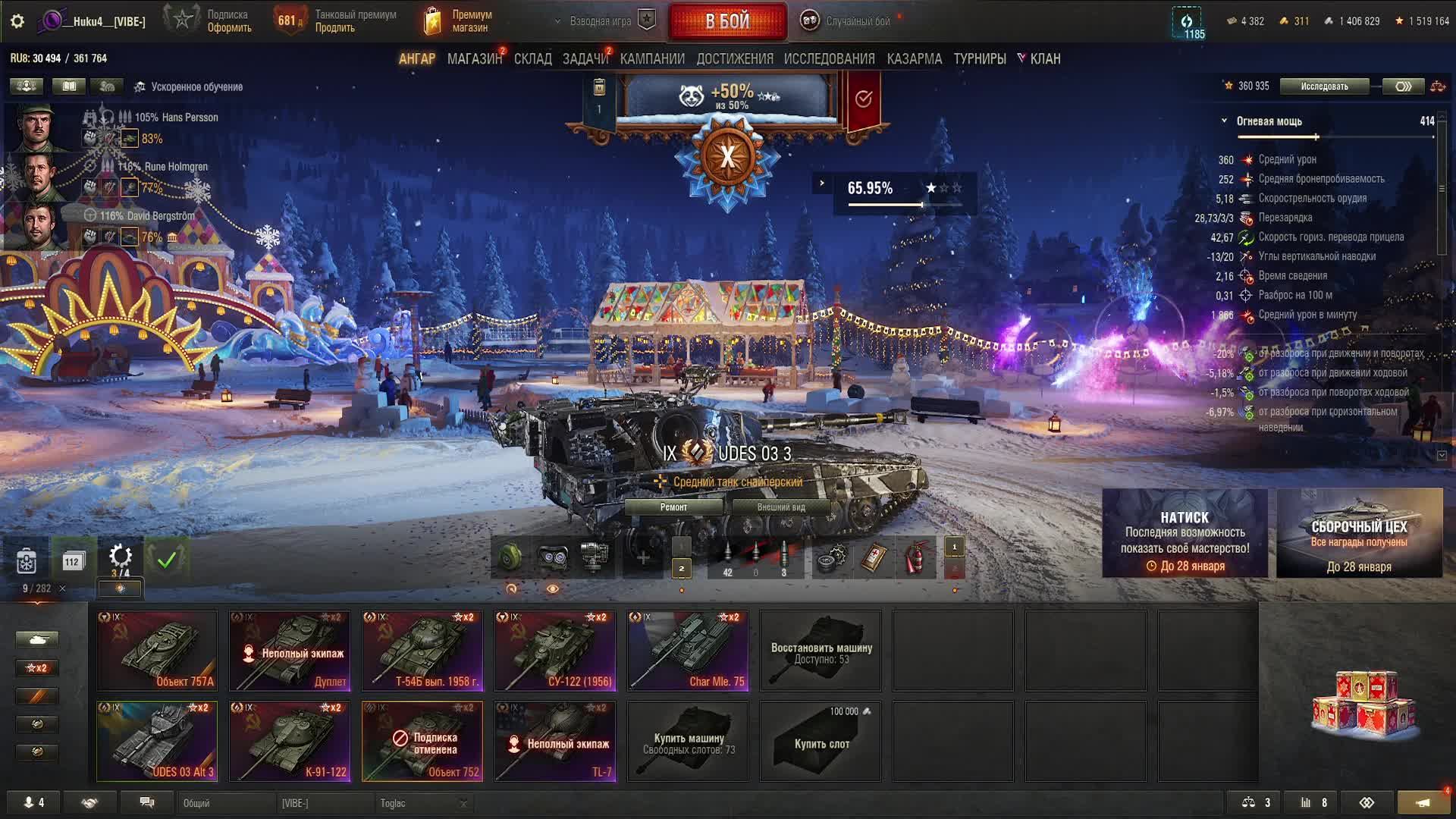This screenshot has width=1456, height=819.
Task: Select the Объект 757А tank tile
Action: [157, 651]
